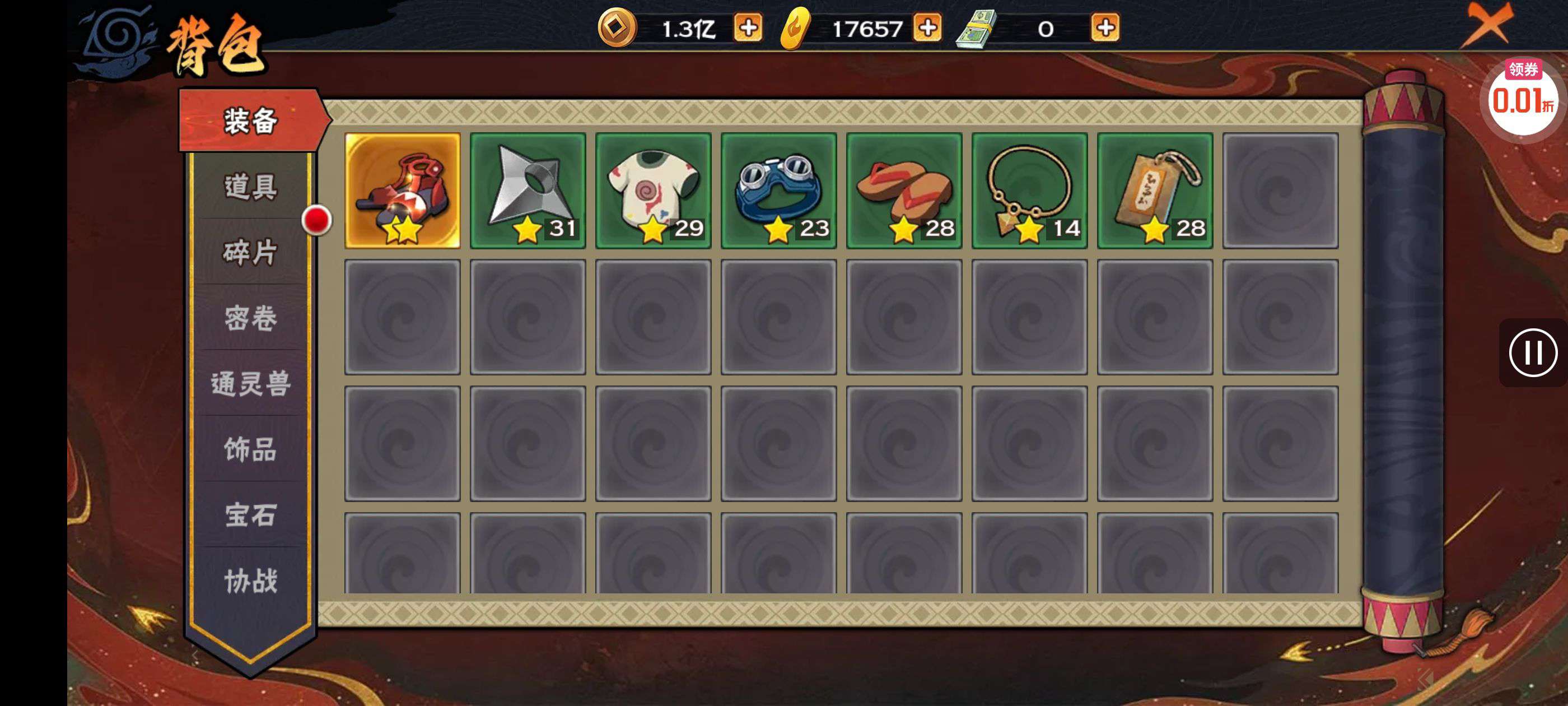1568x706 pixels.
Task: Open the 饰品 accessories tab
Action: pos(250,449)
